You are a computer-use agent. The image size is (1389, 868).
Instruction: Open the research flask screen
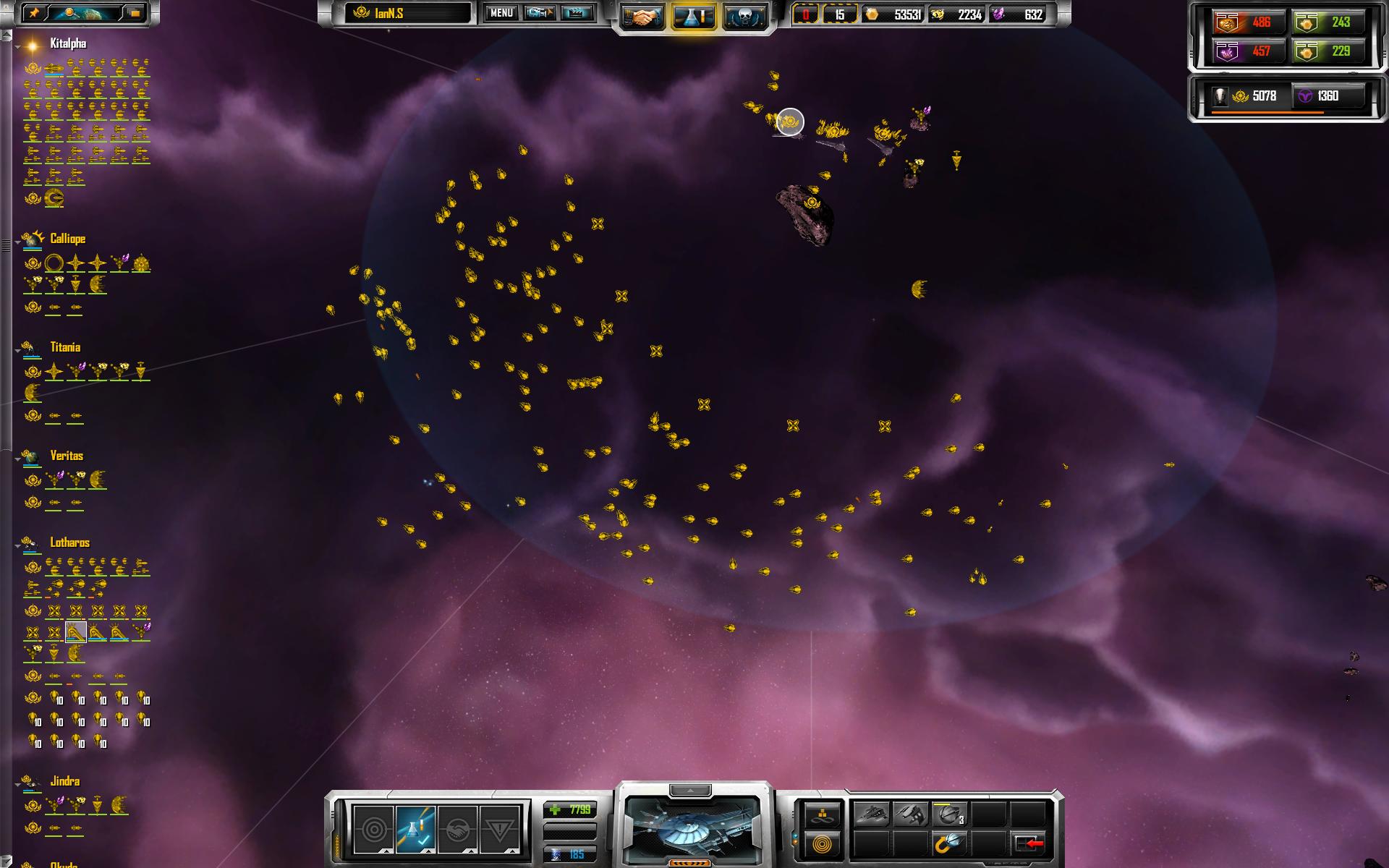pyautogui.click(x=694, y=17)
